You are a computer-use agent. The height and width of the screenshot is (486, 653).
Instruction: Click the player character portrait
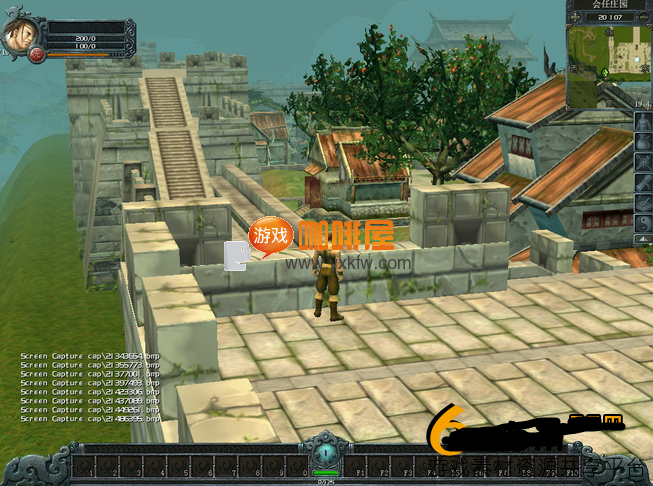pyautogui.click(x=18, y=35)
